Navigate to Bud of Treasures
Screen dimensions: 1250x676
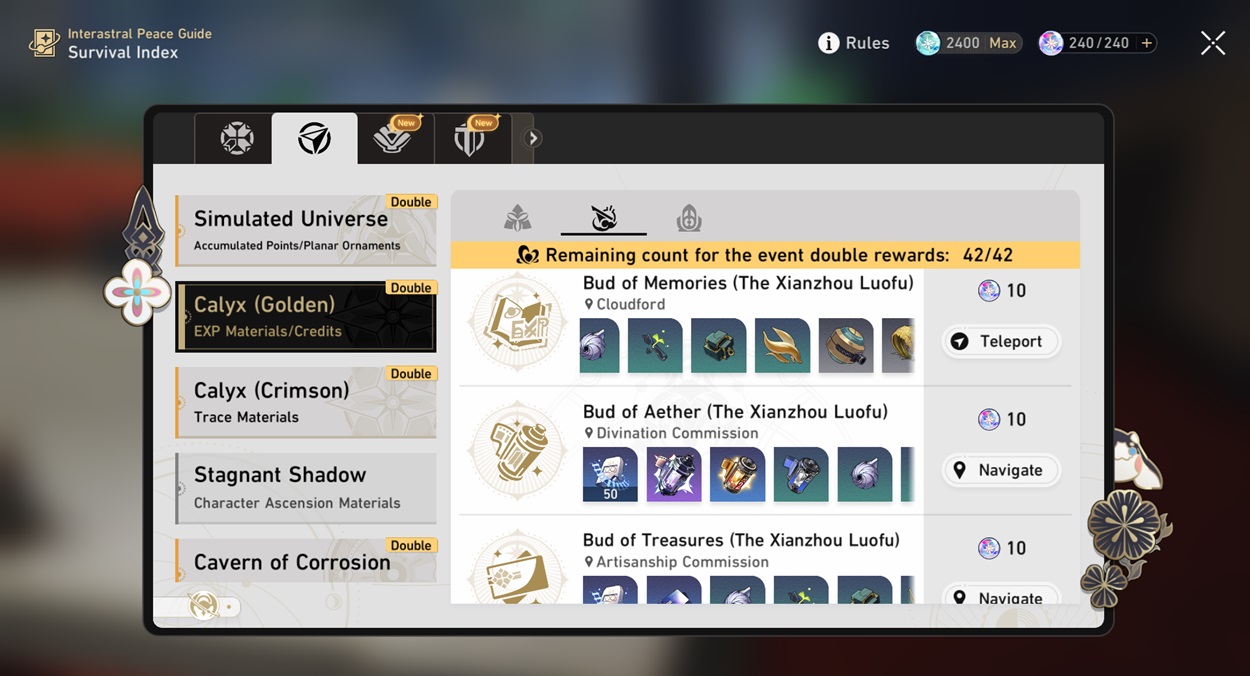1001,596
